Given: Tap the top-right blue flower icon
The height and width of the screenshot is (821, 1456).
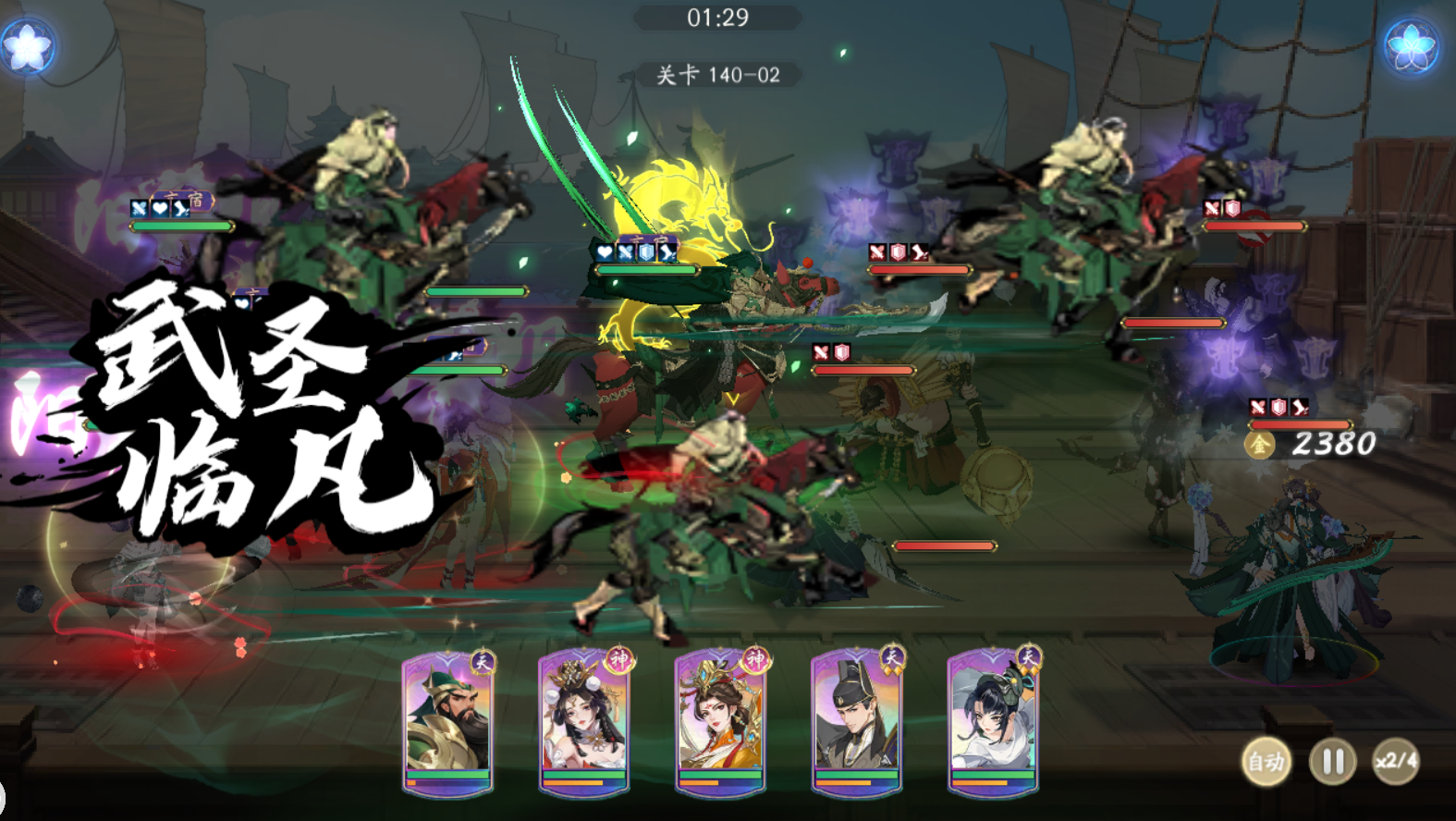Looking at the screenshot, I should (x=1411, y=45).
